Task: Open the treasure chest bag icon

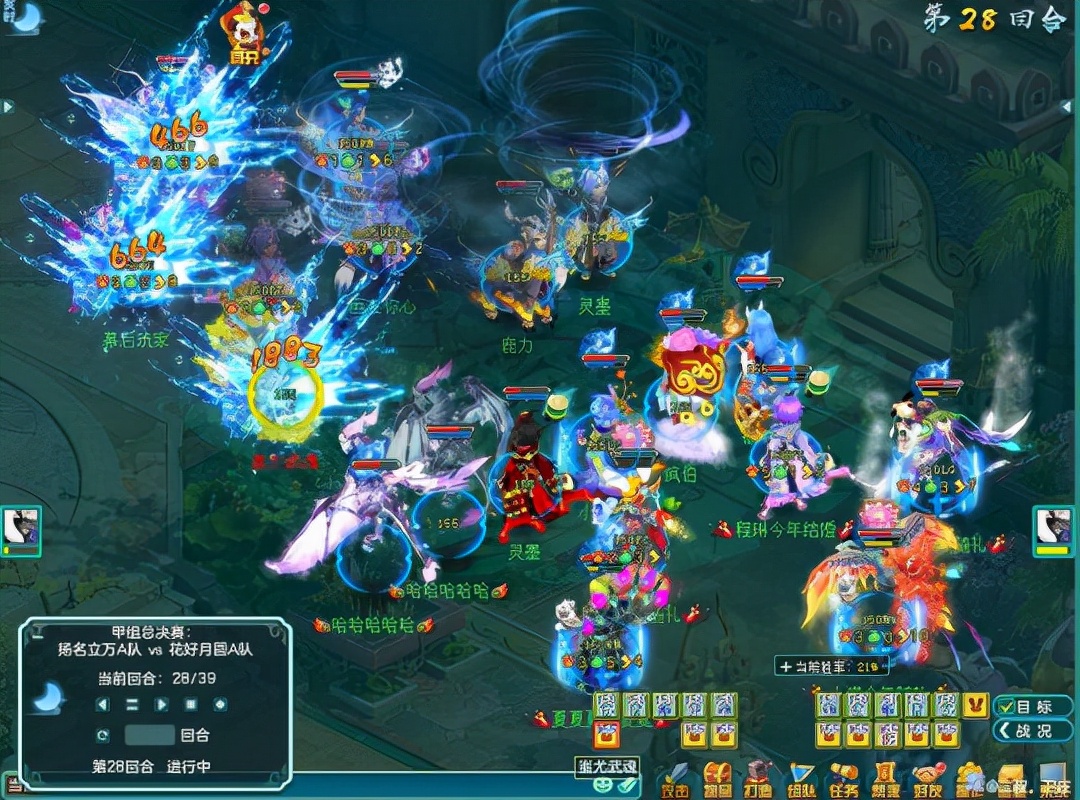Action: point(717,781)
